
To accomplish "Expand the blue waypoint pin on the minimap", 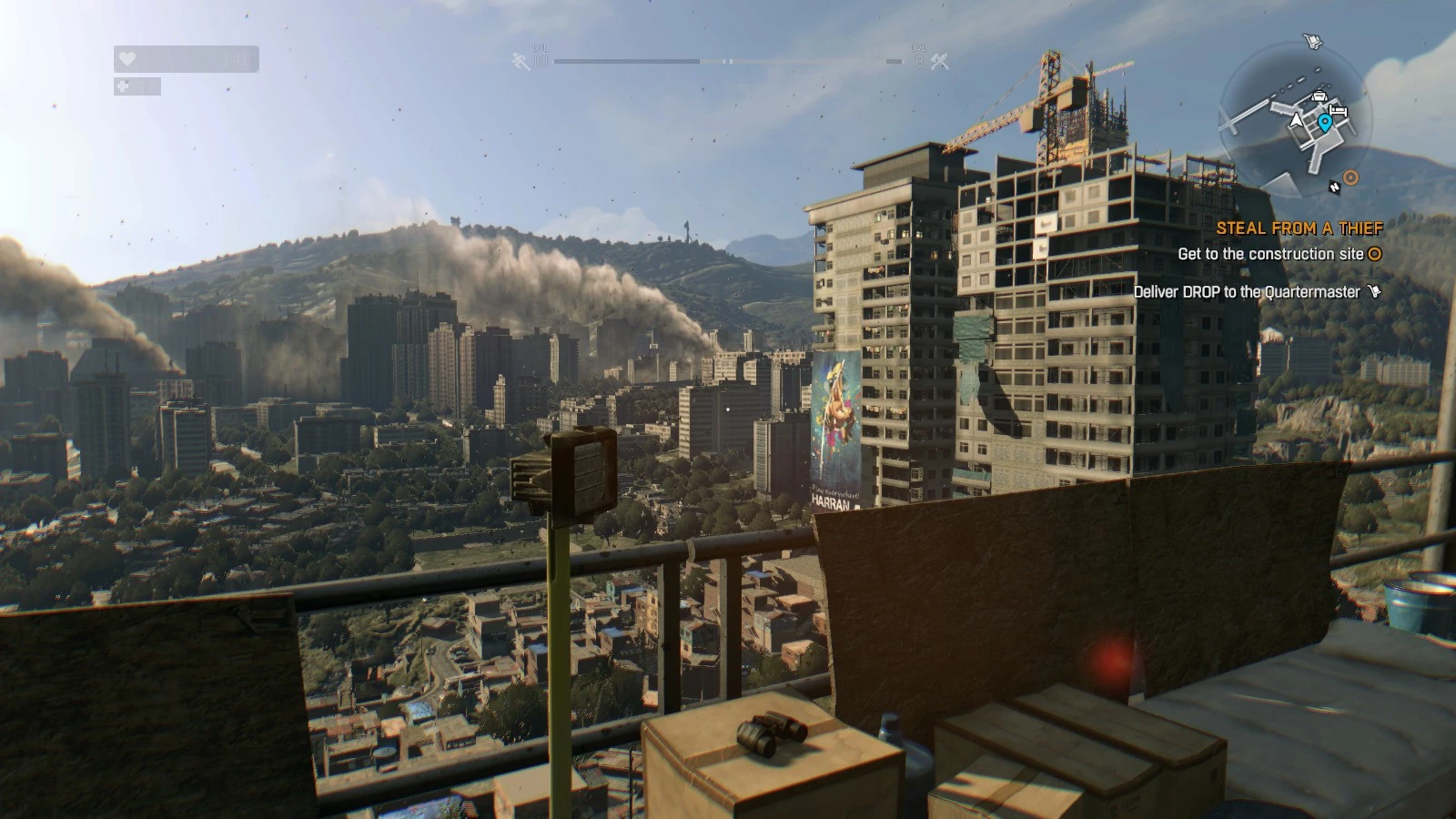I will (1326, 124).
